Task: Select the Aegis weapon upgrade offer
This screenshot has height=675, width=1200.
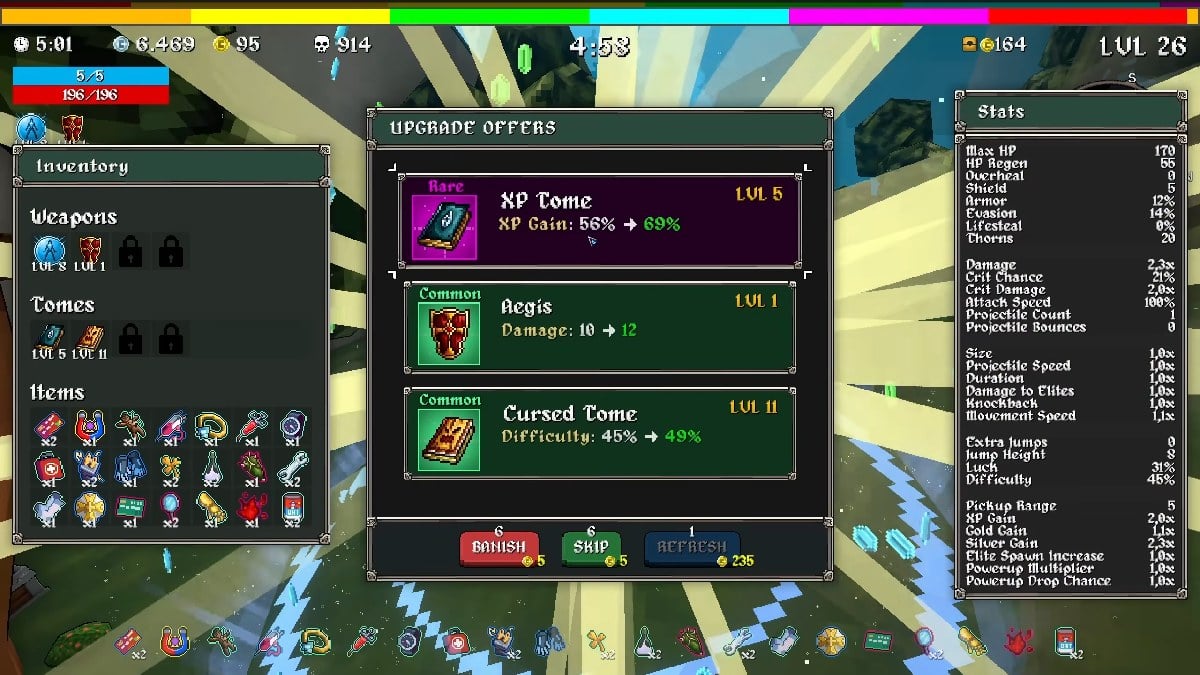Action: pyautogui.click(x=599, y=327)
